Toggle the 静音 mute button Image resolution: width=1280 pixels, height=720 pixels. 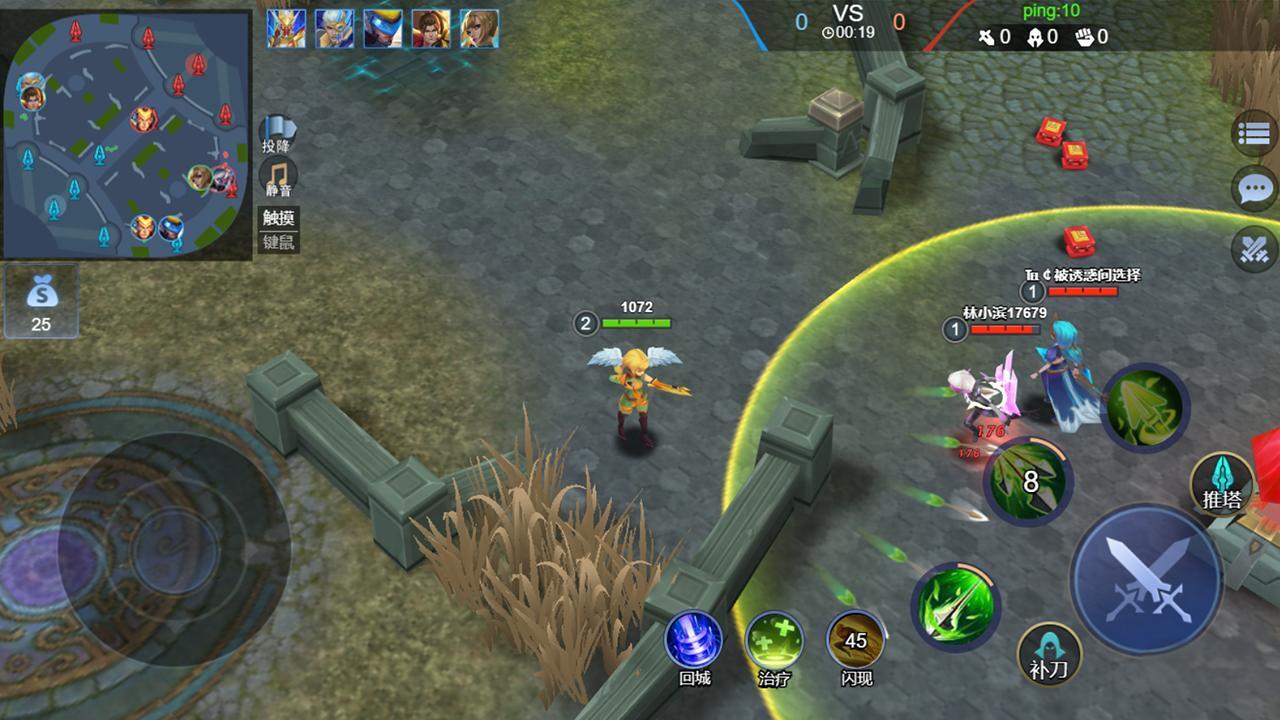(x=278, y=177)
